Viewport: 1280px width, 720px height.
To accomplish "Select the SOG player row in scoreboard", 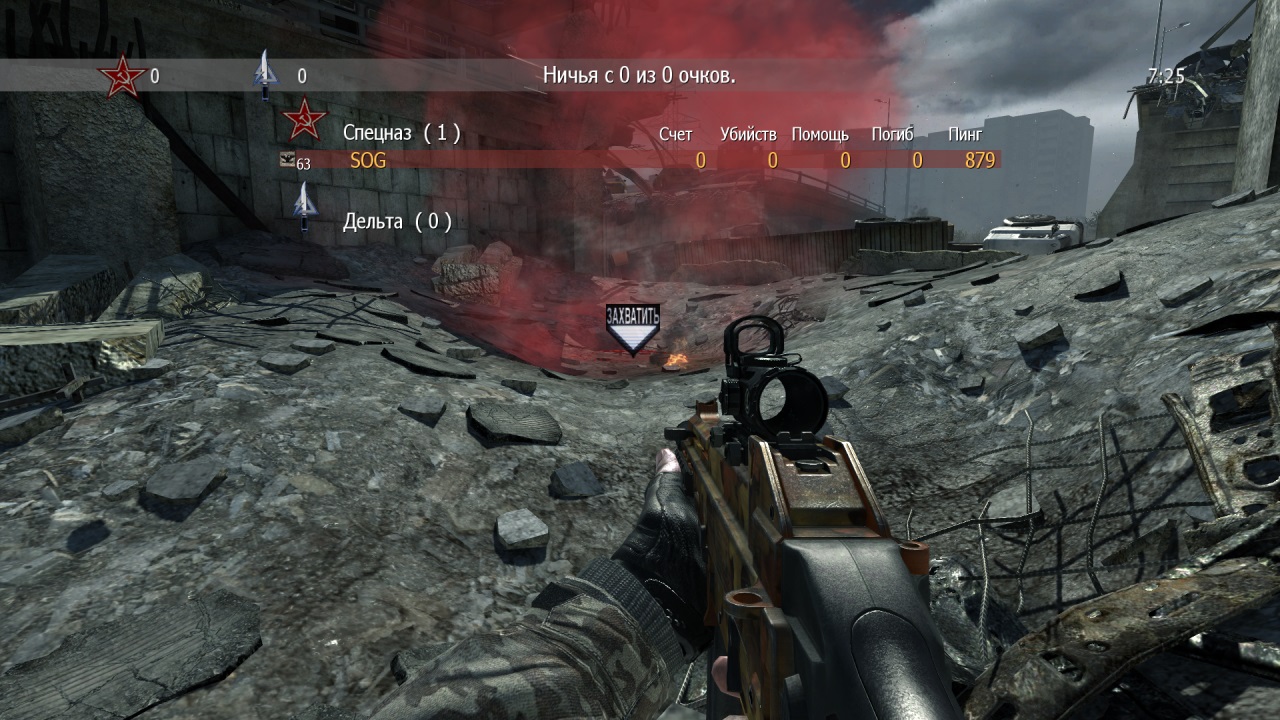I will coord(640,160).
